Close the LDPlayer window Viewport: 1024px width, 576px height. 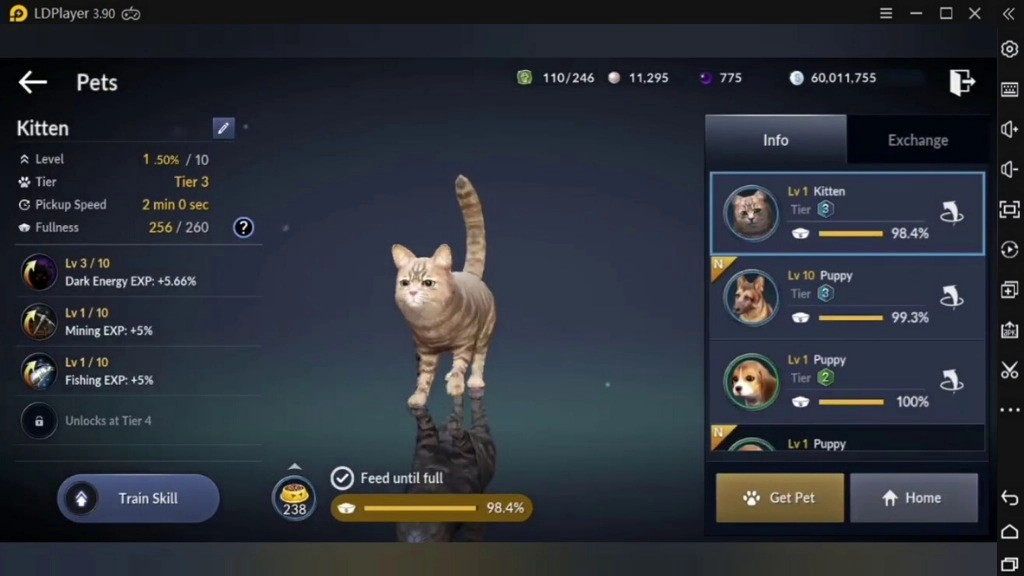tap(975, 13)
